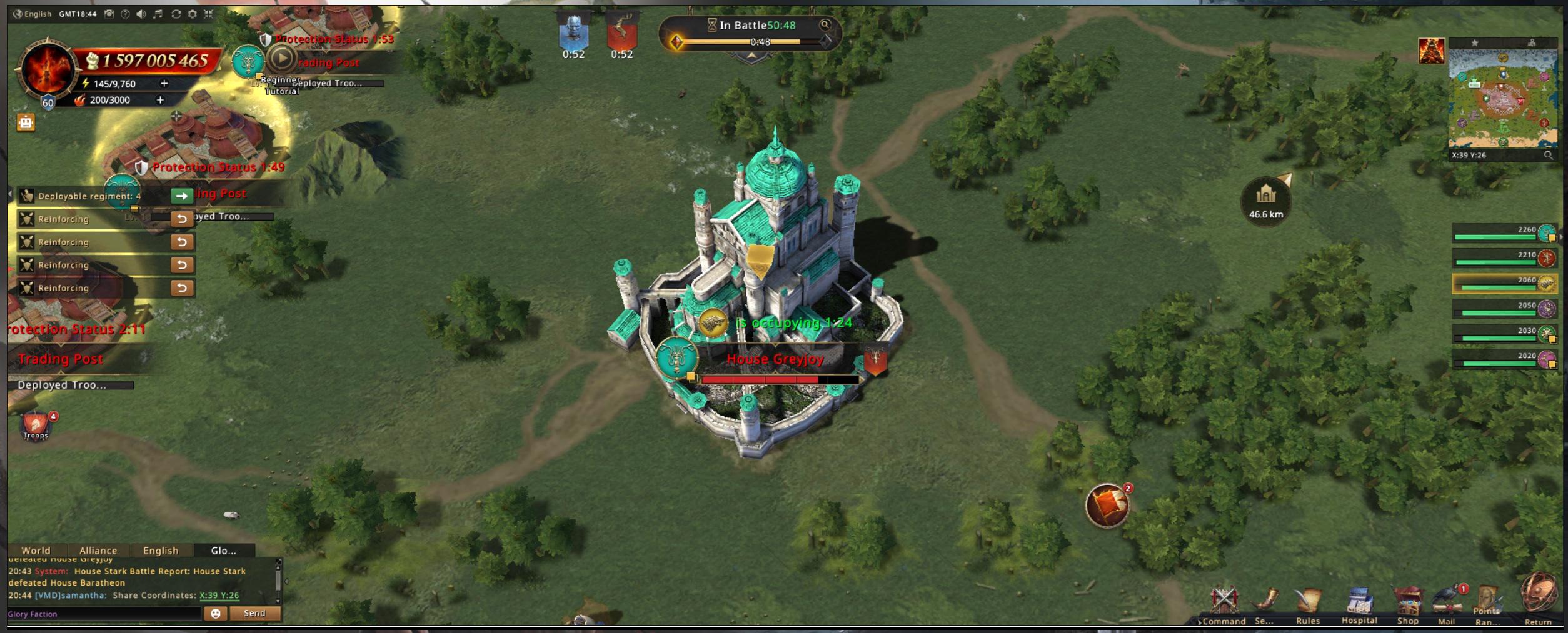Send the chat message

click(x=254, y=614)
